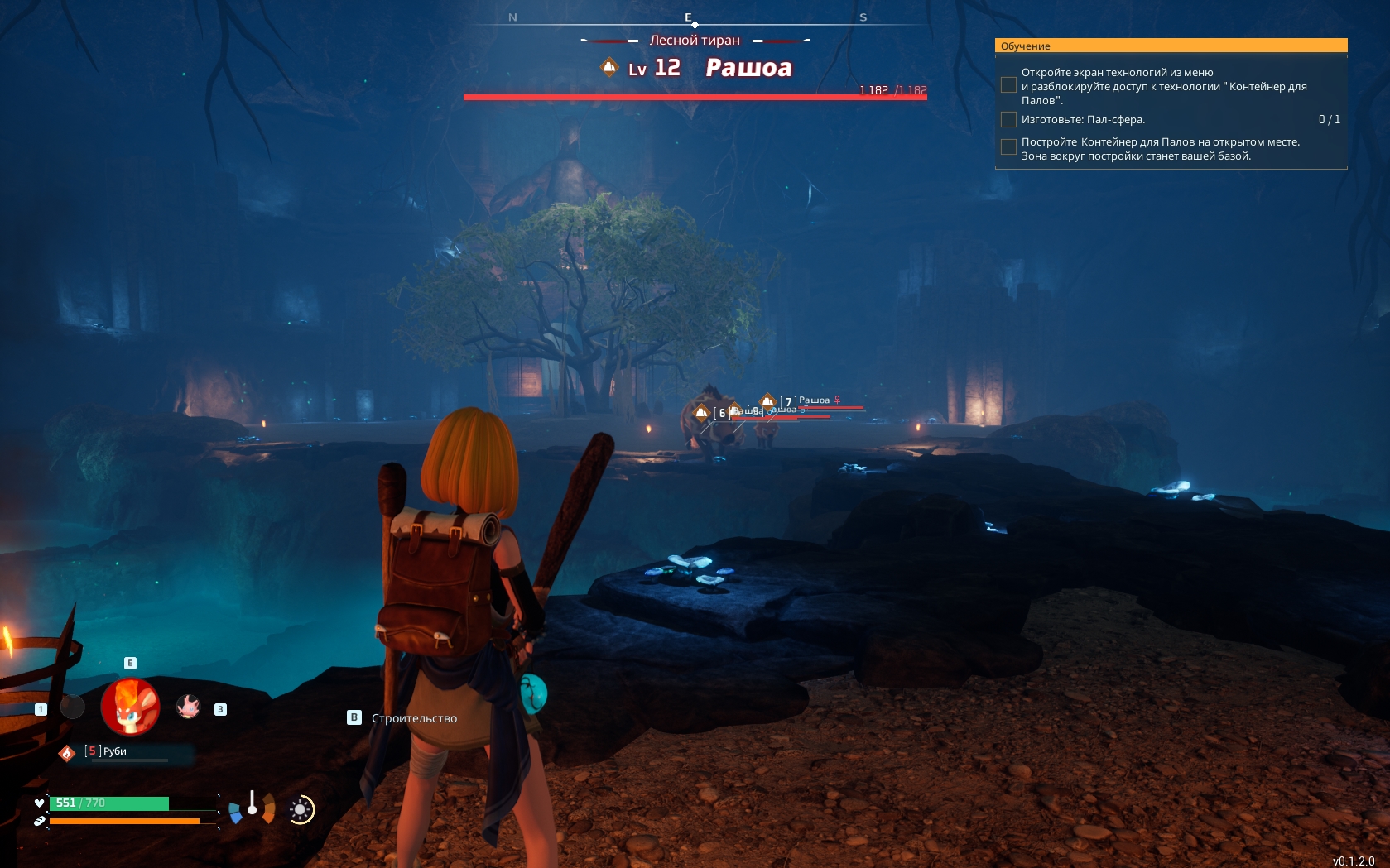Screen dimensions: 1390x868
Task: Select the active fox Pal portrait
Action: (130, 707)
